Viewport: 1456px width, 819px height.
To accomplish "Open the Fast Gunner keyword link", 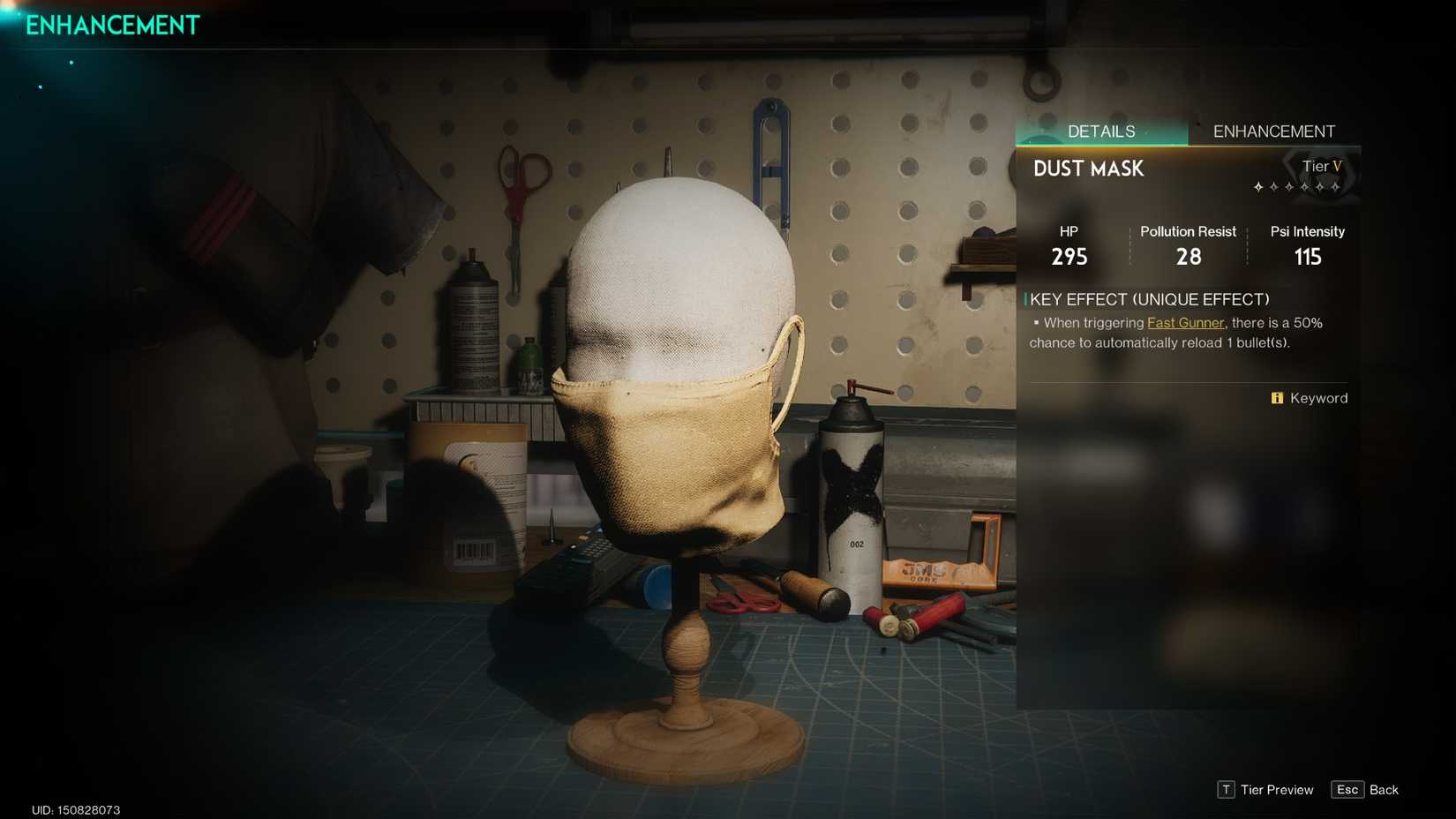I will click(1185, 323).
